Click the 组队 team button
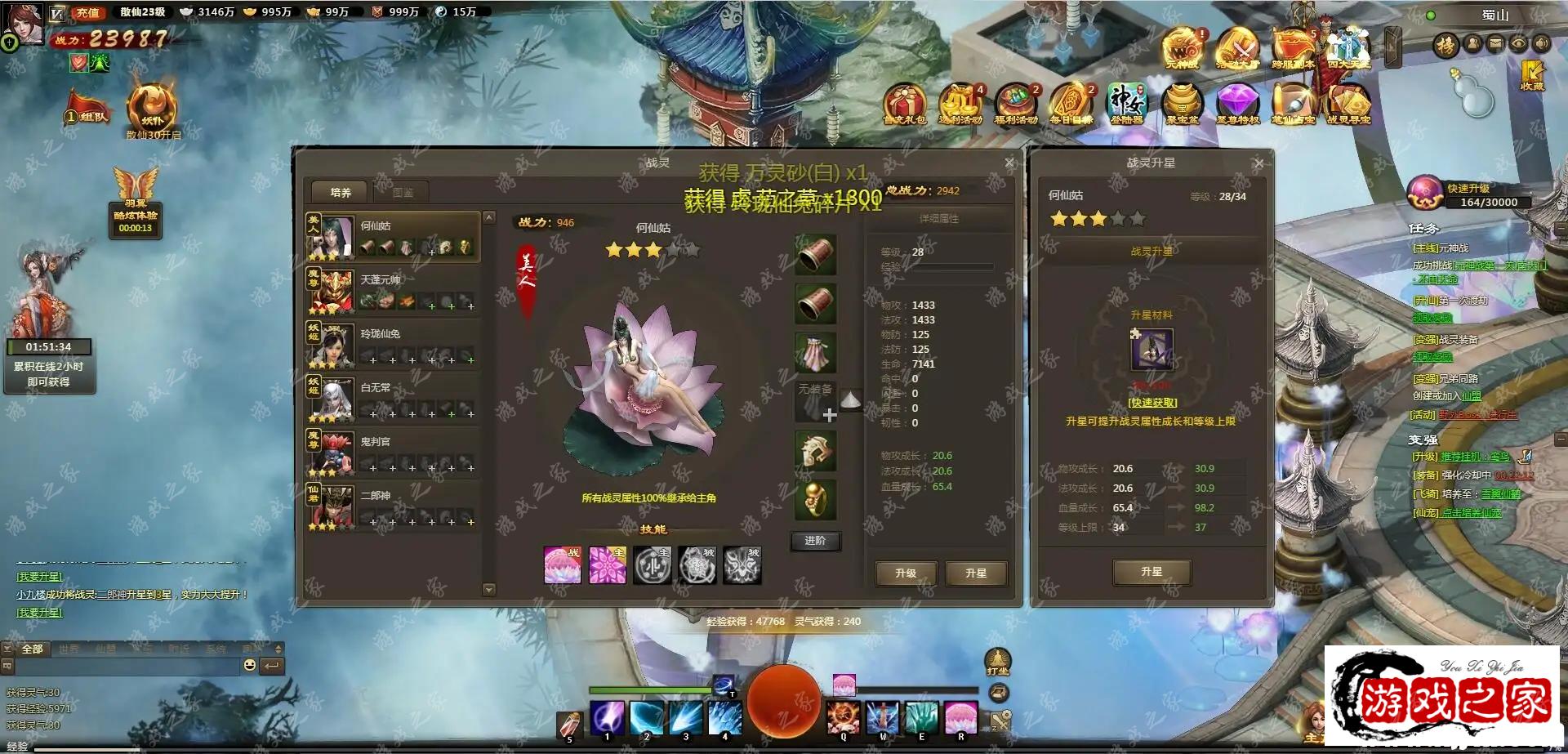The height and width of the screenshot is (754, 1568). tap(87, 115)
